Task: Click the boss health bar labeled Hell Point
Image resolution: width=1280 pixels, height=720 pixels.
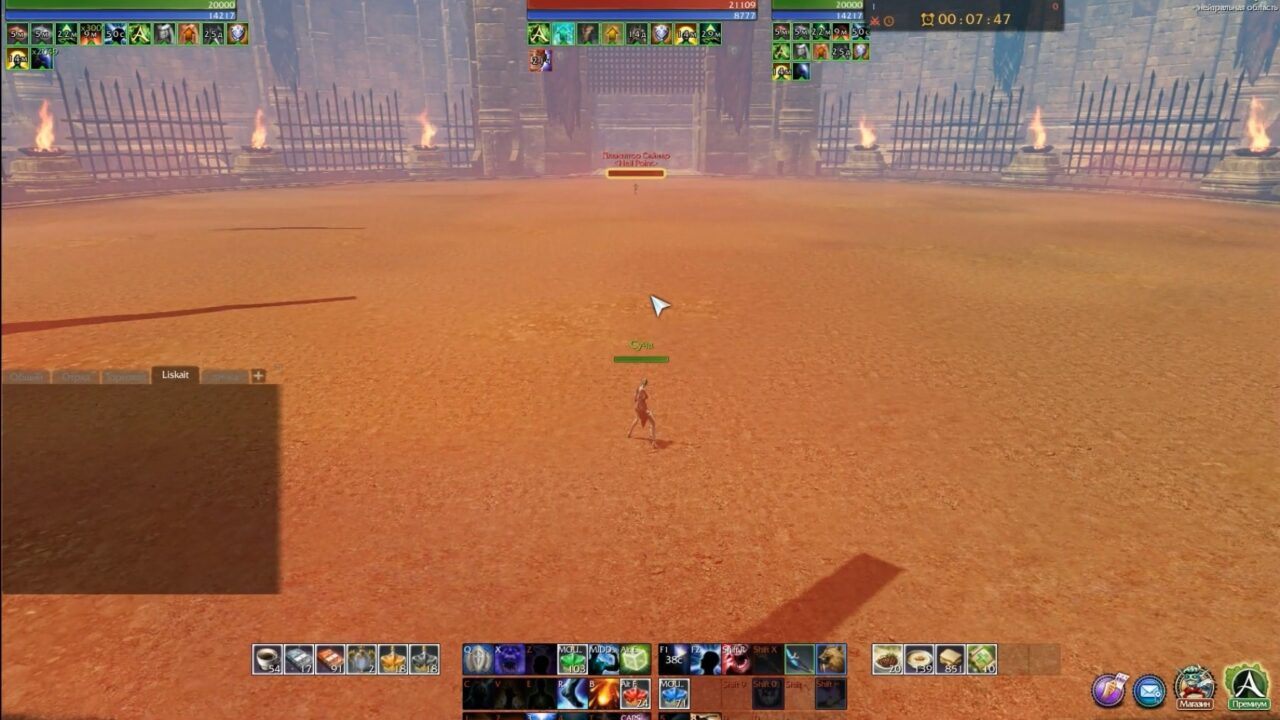Action: 637,172
